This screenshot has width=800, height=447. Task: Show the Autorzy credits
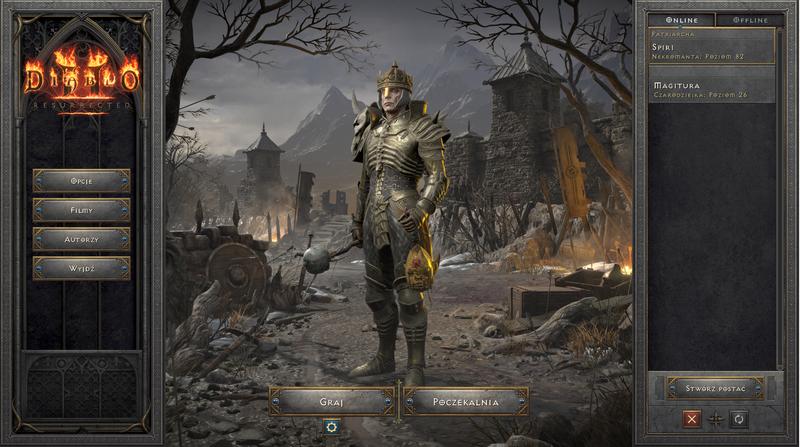(x=81, y=239)
